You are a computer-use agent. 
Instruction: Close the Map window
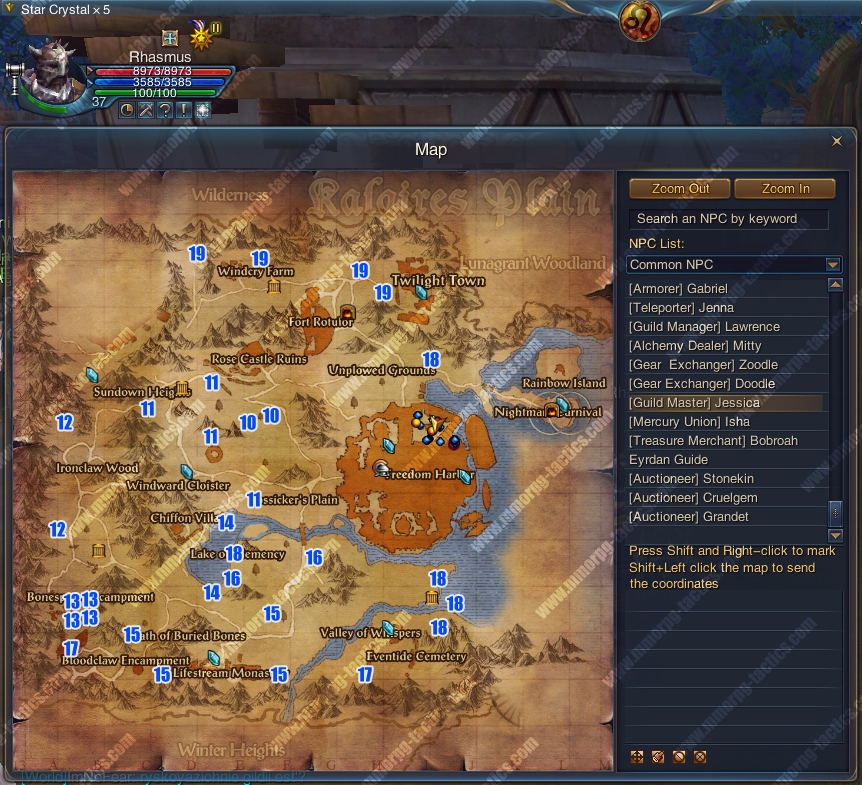837,141
